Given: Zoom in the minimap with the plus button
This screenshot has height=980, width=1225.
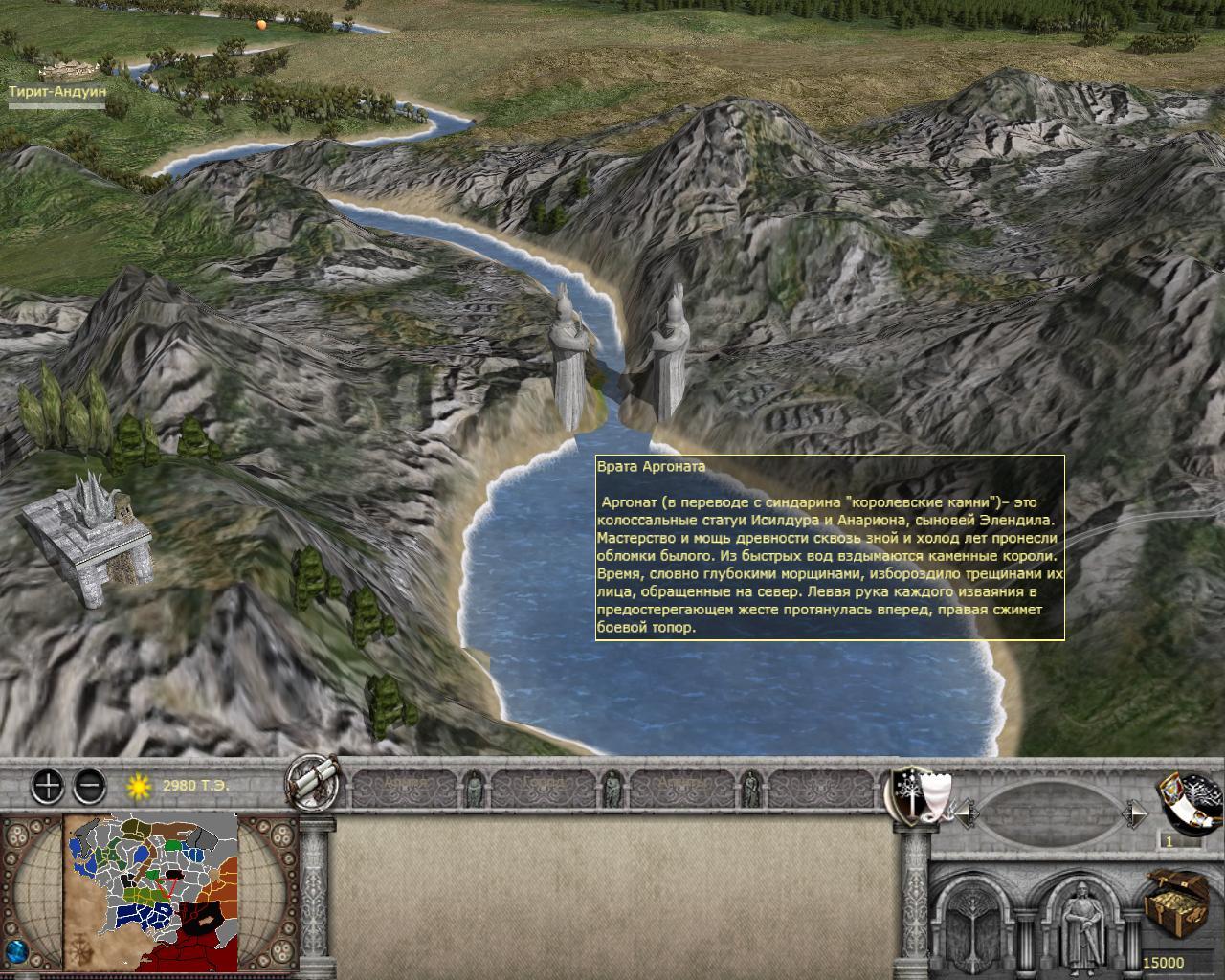Looking at the screenshot, I should click(x=47, y=787).
